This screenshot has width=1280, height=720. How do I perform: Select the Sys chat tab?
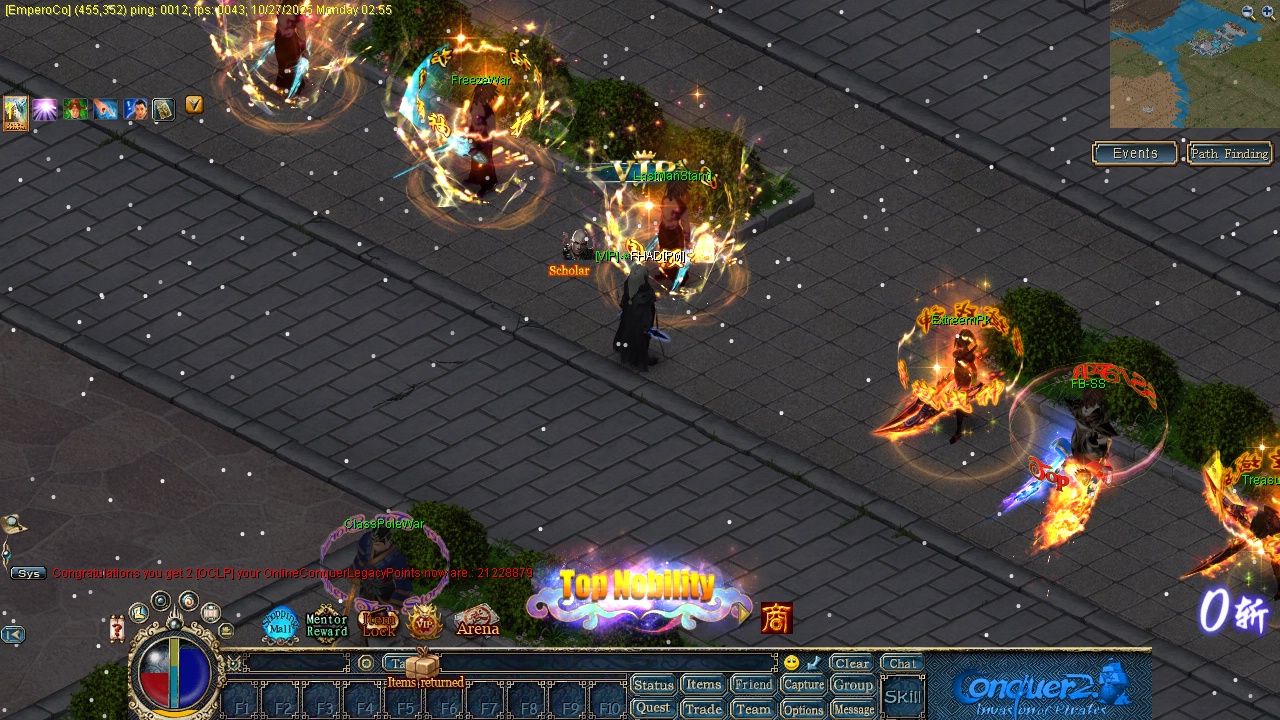coord(28,573)
